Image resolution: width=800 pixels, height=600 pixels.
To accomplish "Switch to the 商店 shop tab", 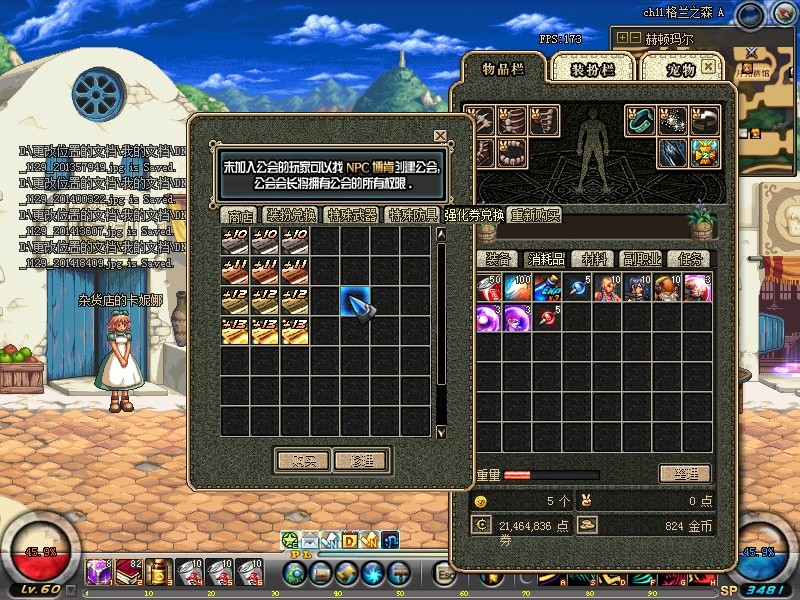I will [x=240, y=215].
